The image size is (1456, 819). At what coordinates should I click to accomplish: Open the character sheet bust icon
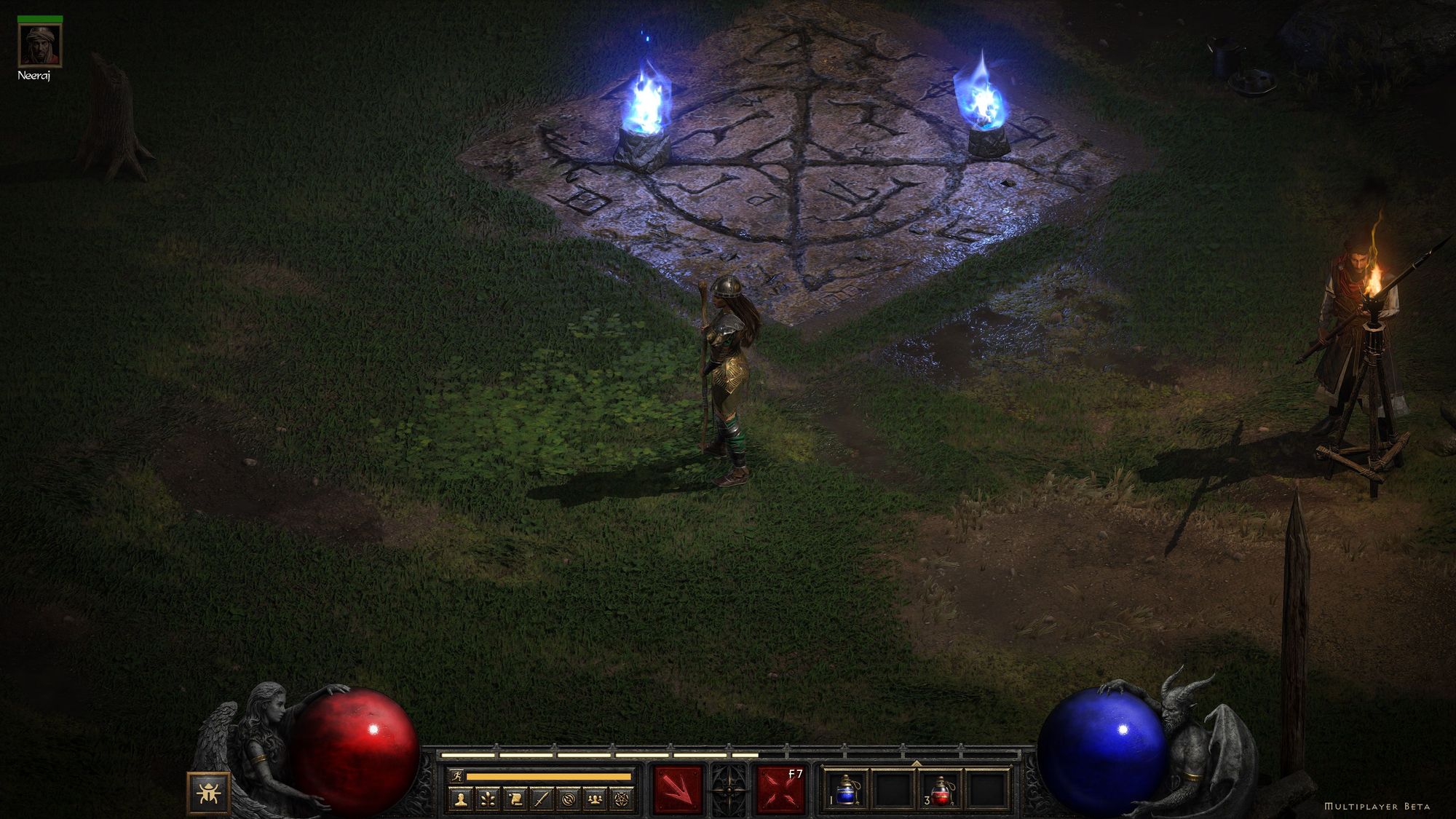tap(460, 800)
